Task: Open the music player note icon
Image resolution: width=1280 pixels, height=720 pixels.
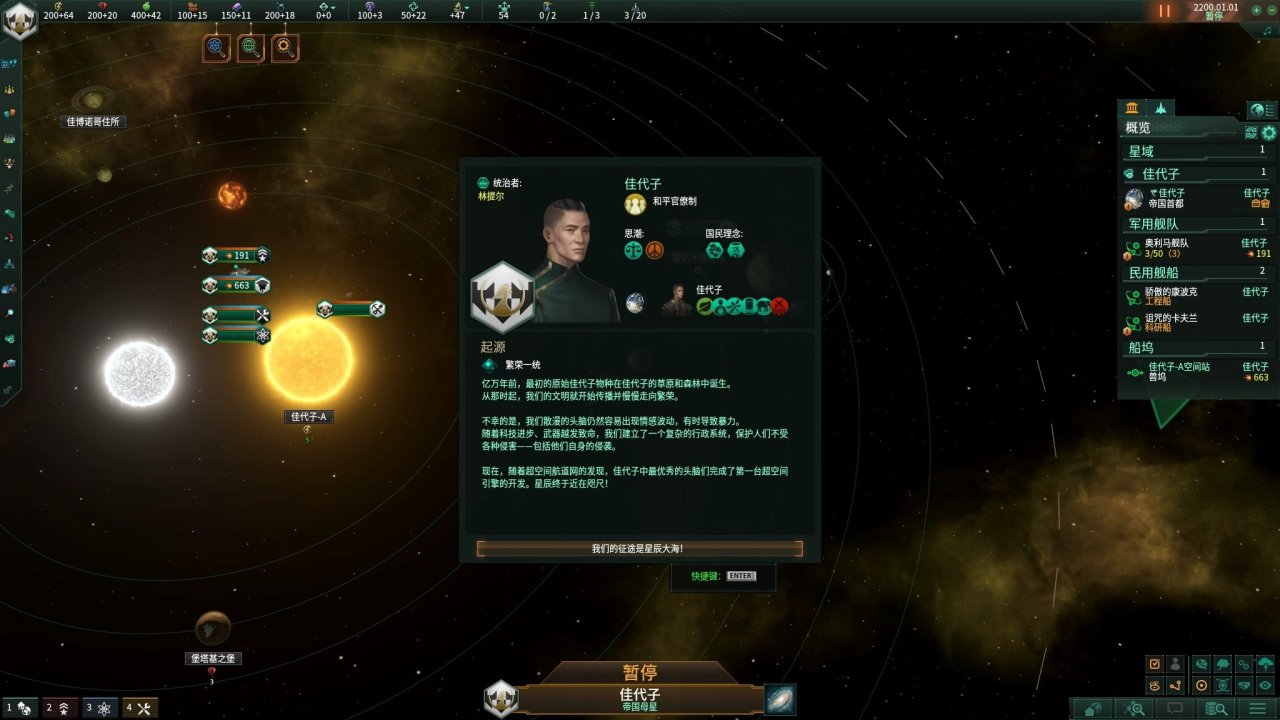Action: [1268, 31]
